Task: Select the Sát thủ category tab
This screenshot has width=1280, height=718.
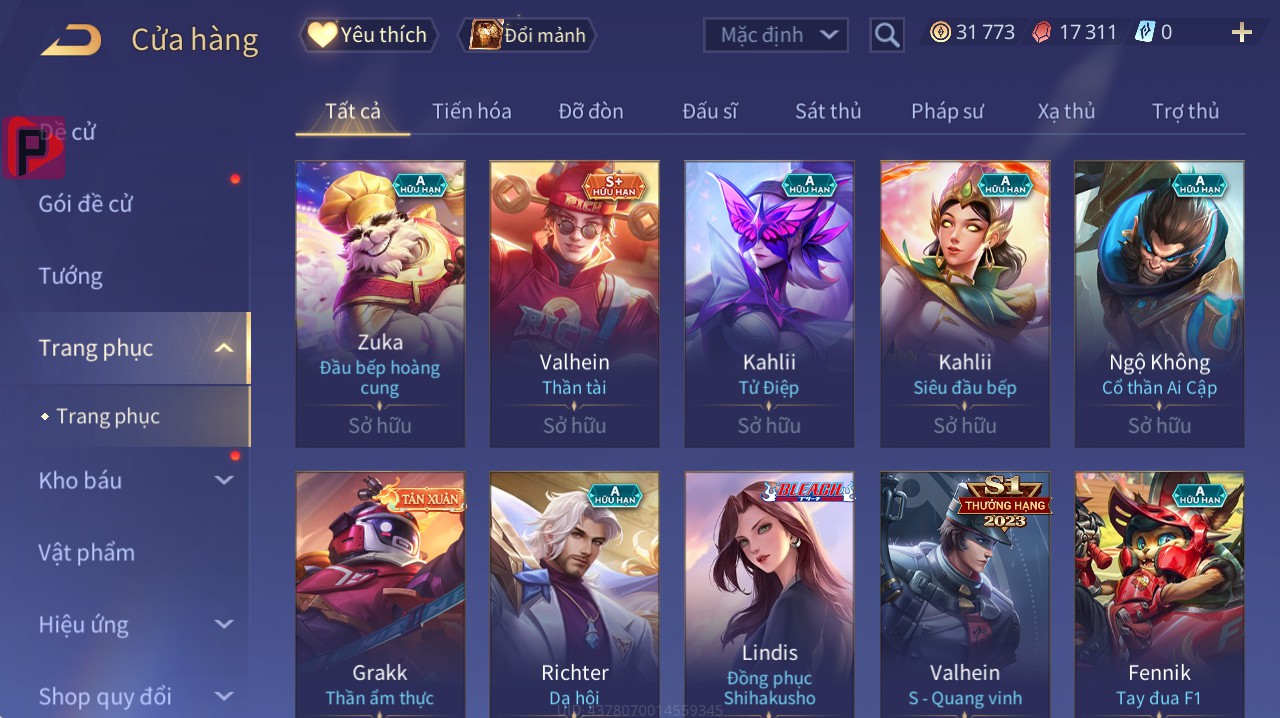Action: point(828,111)
